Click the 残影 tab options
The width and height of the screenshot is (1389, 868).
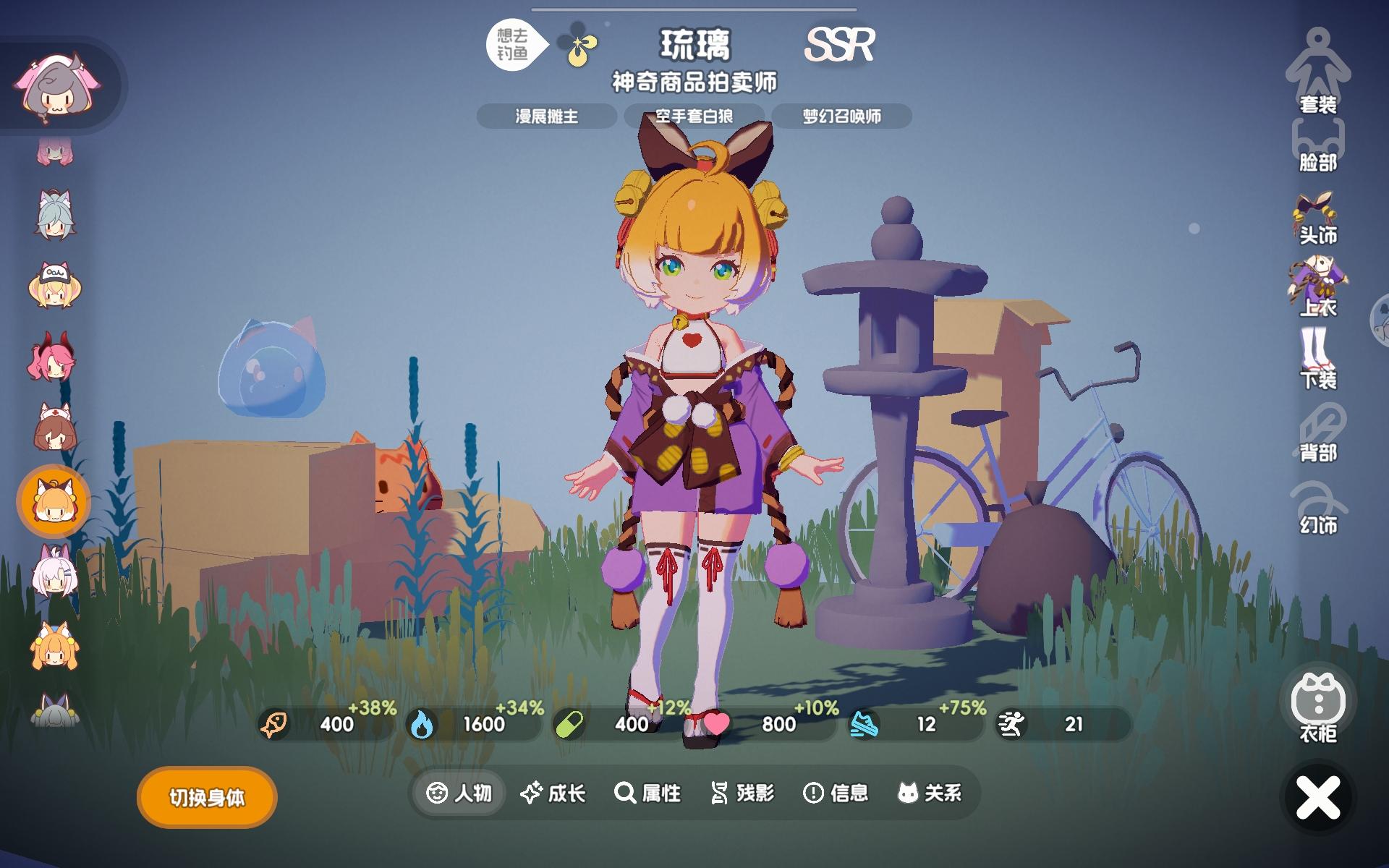[744, 793]
